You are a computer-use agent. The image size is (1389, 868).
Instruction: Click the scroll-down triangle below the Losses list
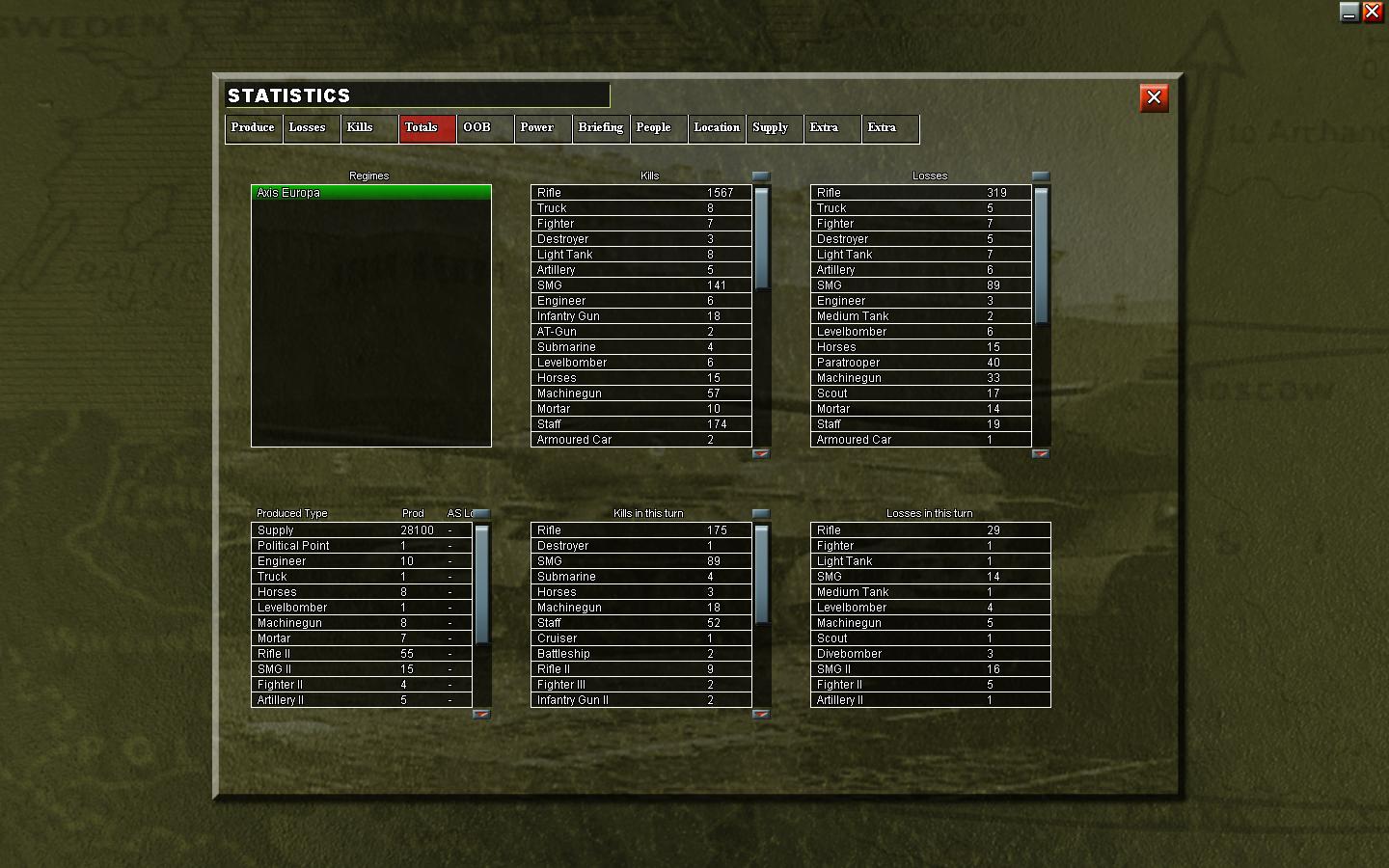(1041, 452)
